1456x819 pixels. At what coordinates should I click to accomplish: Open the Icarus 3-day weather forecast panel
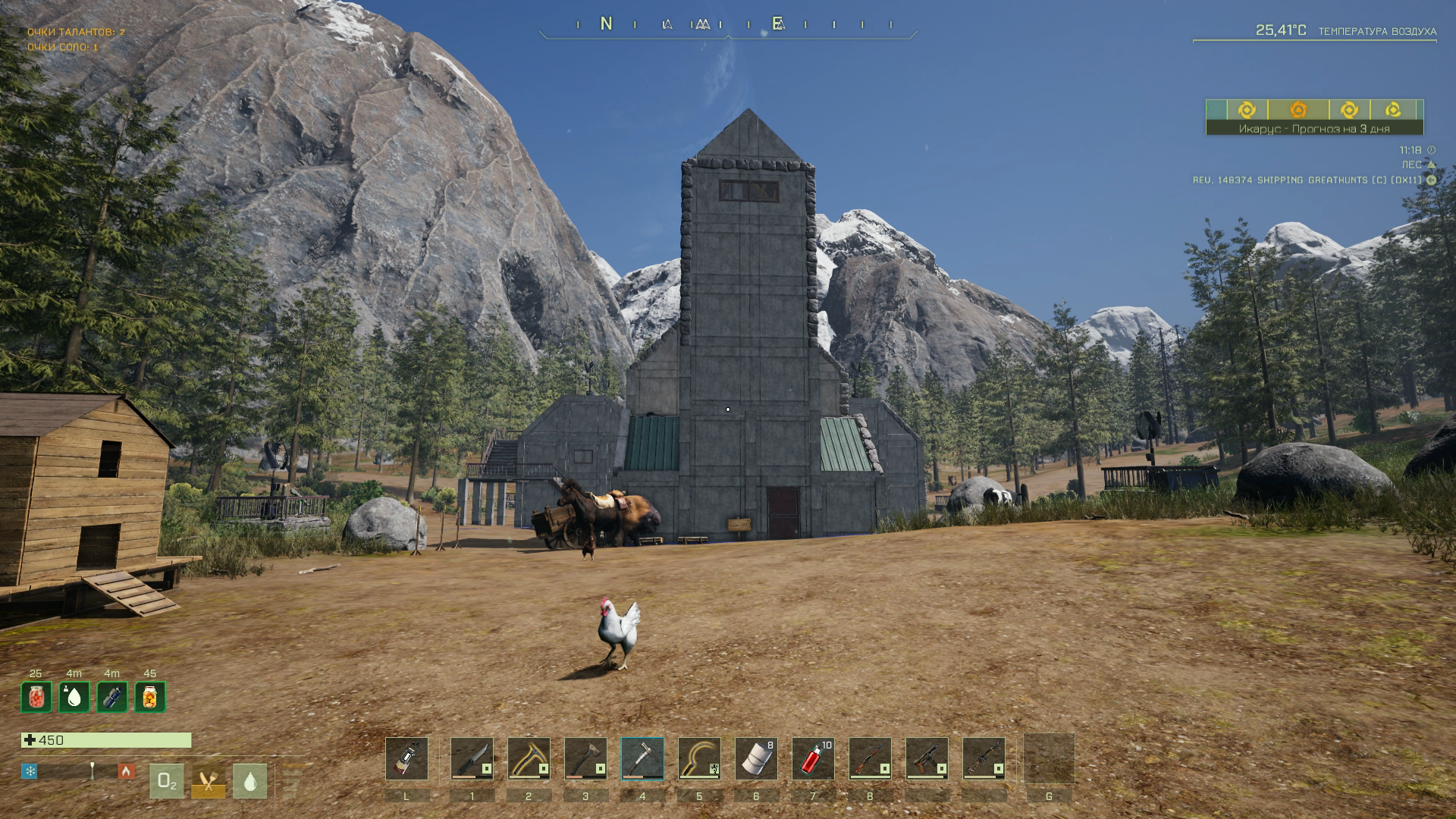click(1314, 128)
